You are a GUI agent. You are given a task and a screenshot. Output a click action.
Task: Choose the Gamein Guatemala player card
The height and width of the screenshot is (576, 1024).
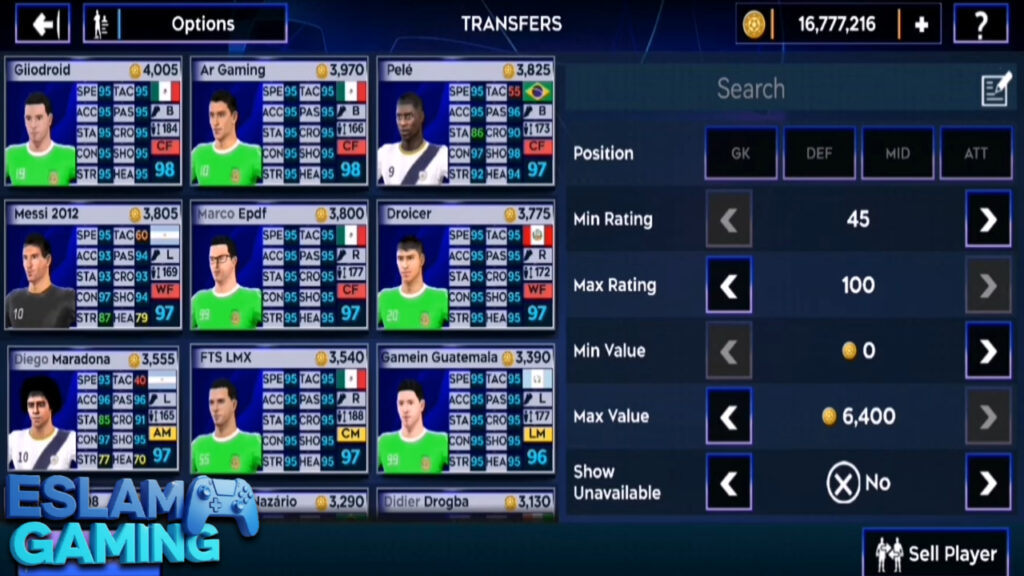pos(465,410)
